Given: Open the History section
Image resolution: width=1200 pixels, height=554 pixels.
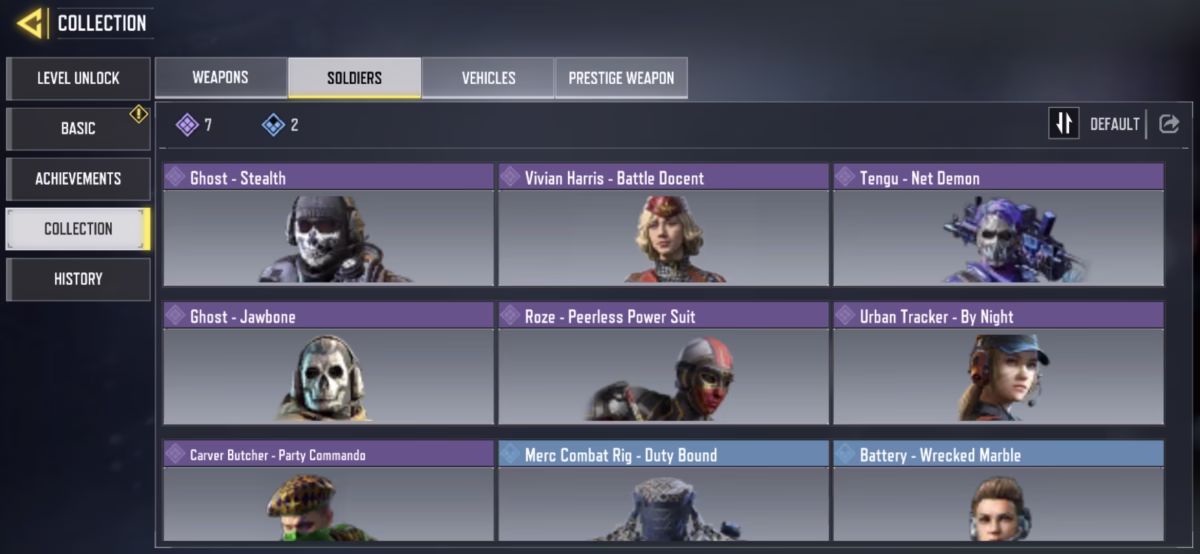Looking at the screenshot, I should click(78, 279).
